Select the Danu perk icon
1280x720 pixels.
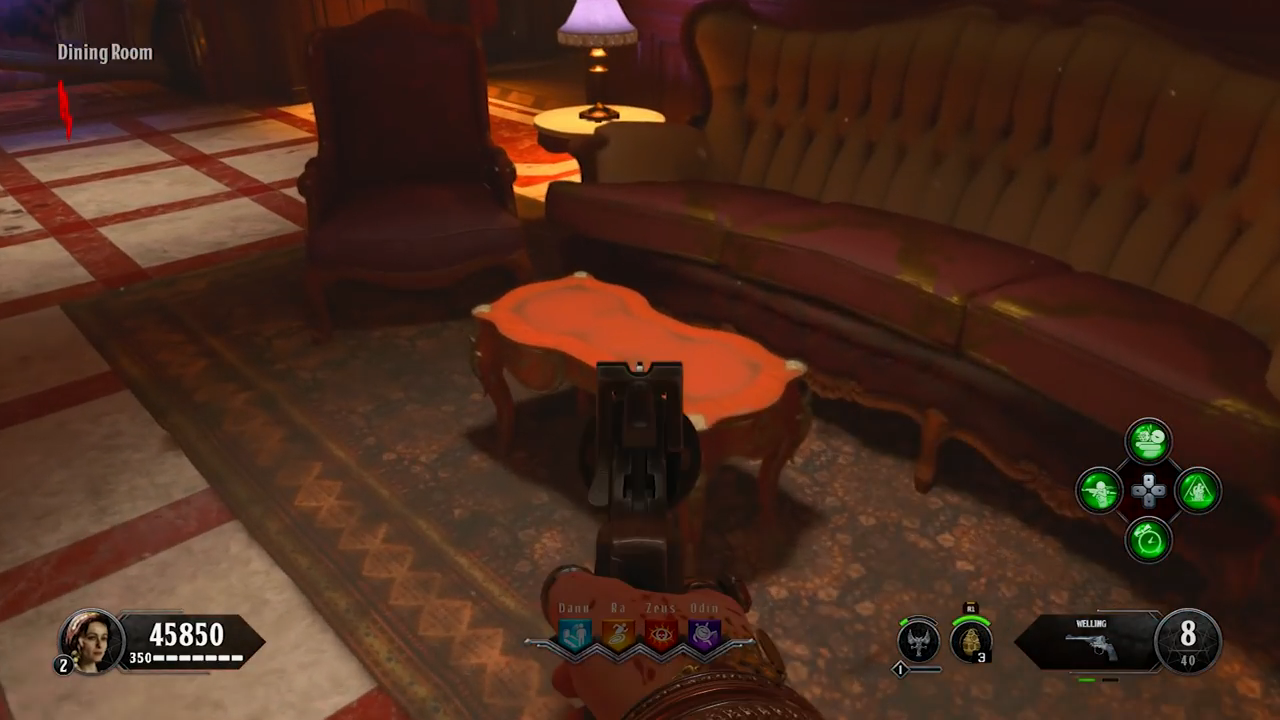point(576,633)
